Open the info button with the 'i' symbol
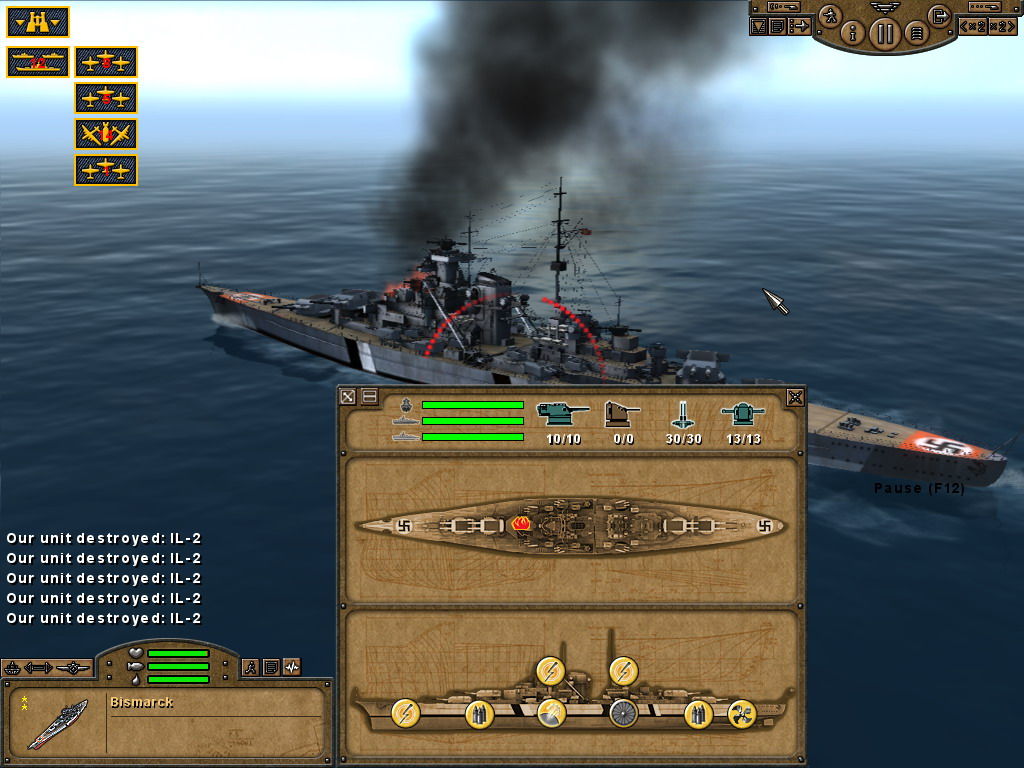Screen dimensions: 1024x768 [853, 33]
